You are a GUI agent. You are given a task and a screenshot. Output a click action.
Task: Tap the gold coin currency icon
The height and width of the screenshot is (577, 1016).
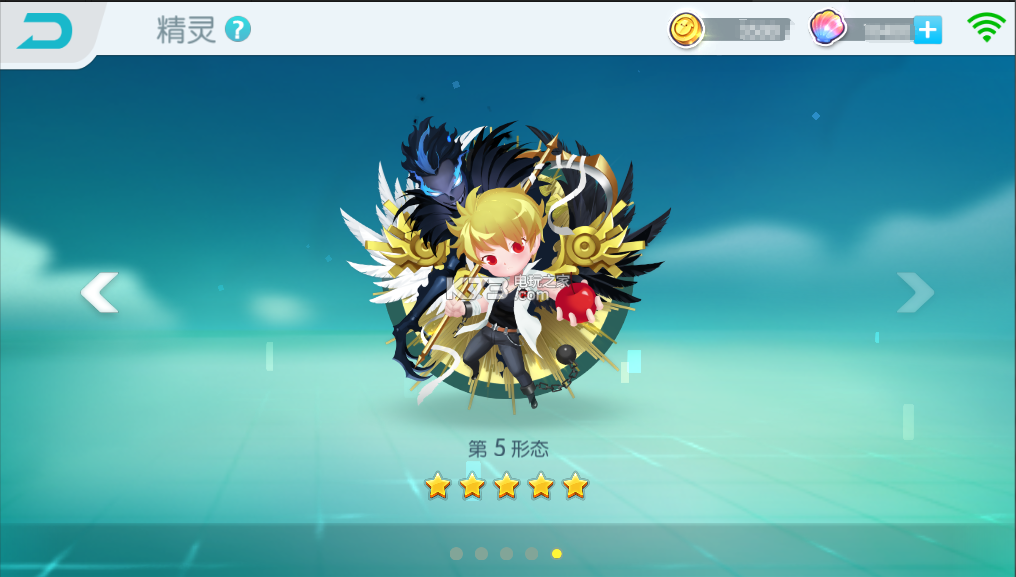(687, 30)
